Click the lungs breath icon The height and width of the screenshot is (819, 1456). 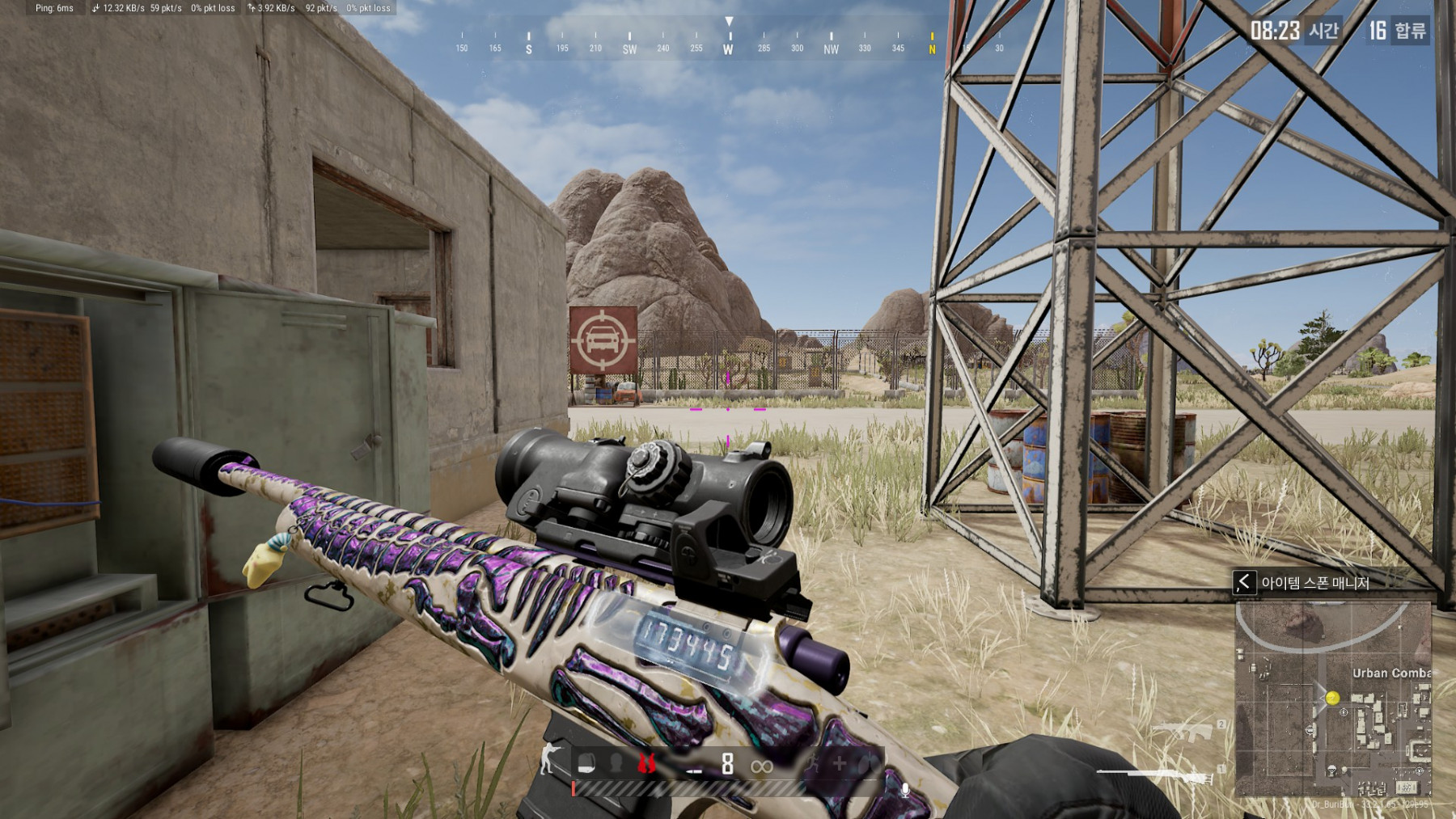pos(867,763)
